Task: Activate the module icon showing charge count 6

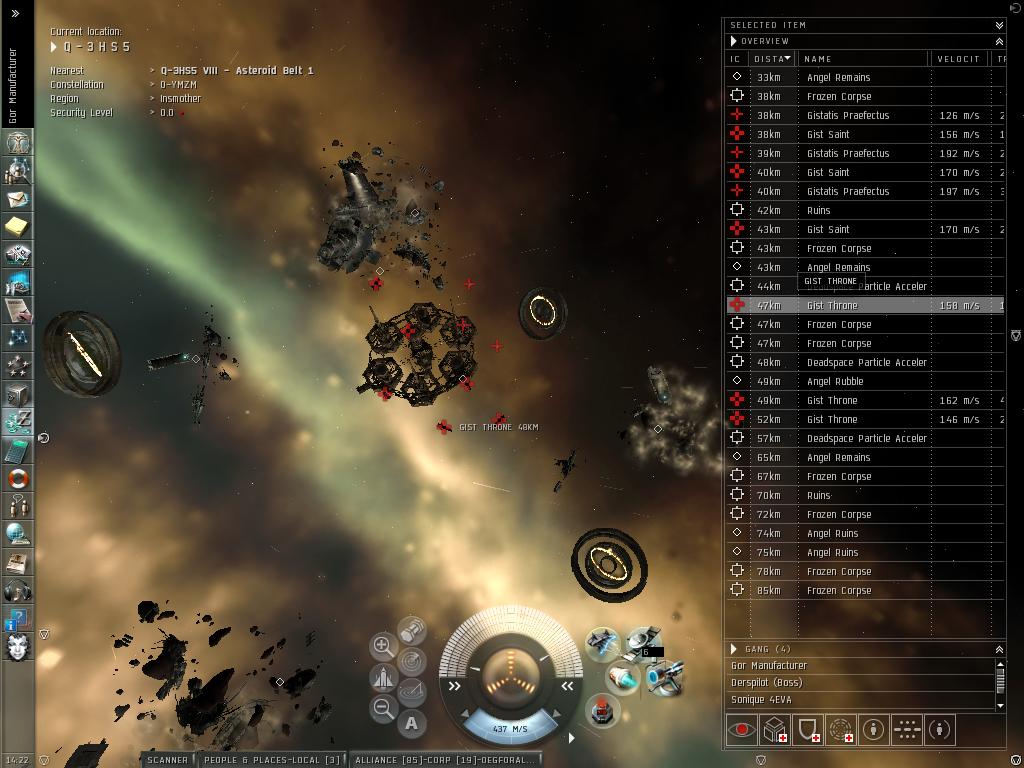Action: 642,642
